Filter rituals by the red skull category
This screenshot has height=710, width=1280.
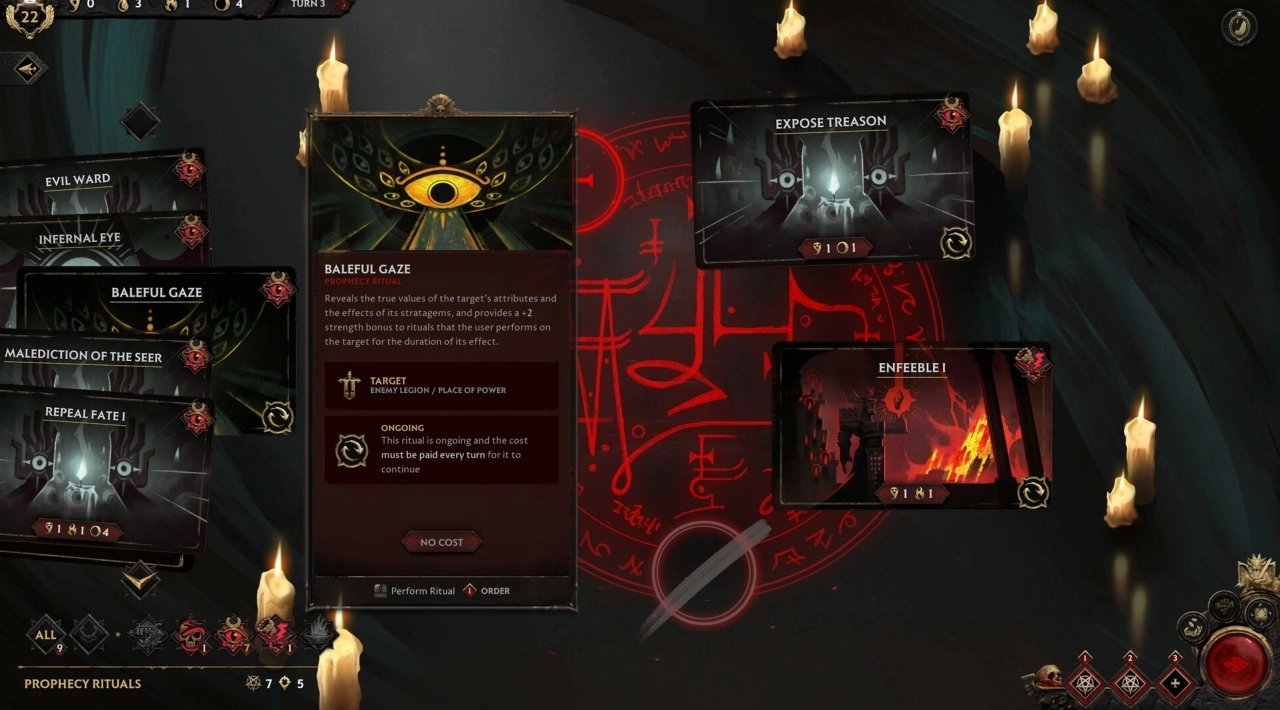[190, 634]
